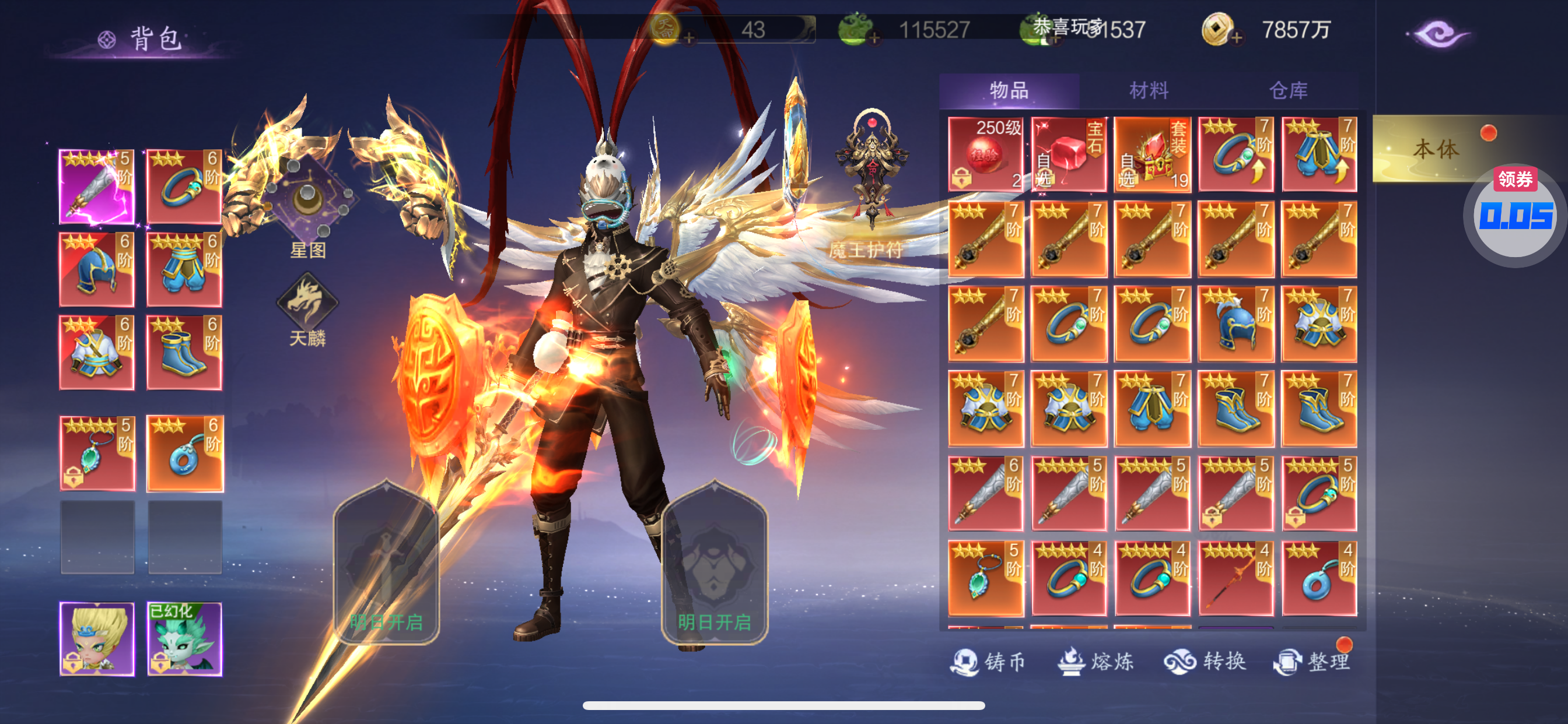Viewport: 1568px width, 724px height.
Task: Open the 熔炼 smelting function
Action: (x=1095, y=661)
